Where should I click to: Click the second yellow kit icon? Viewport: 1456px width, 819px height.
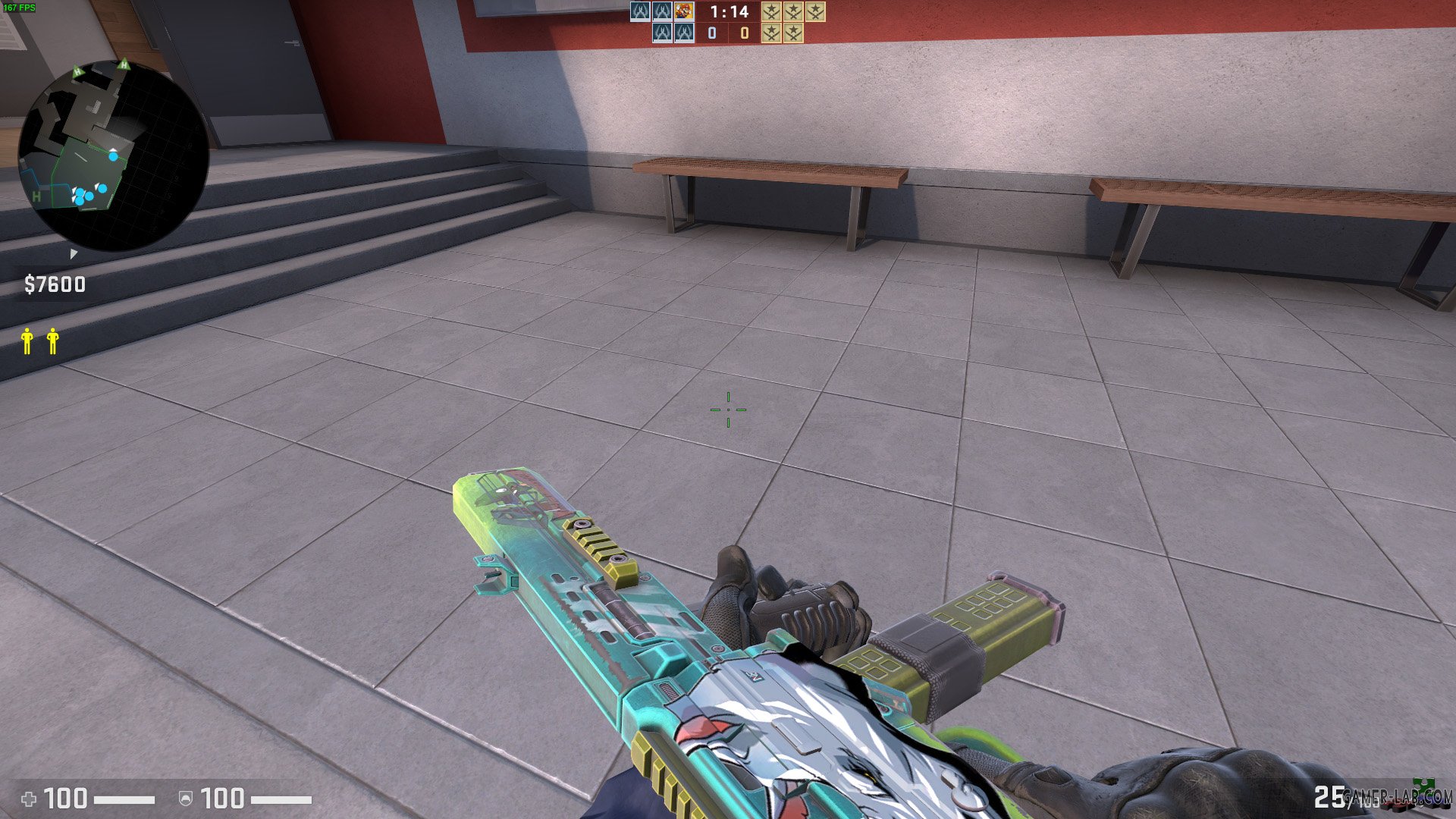click(53, 340)
